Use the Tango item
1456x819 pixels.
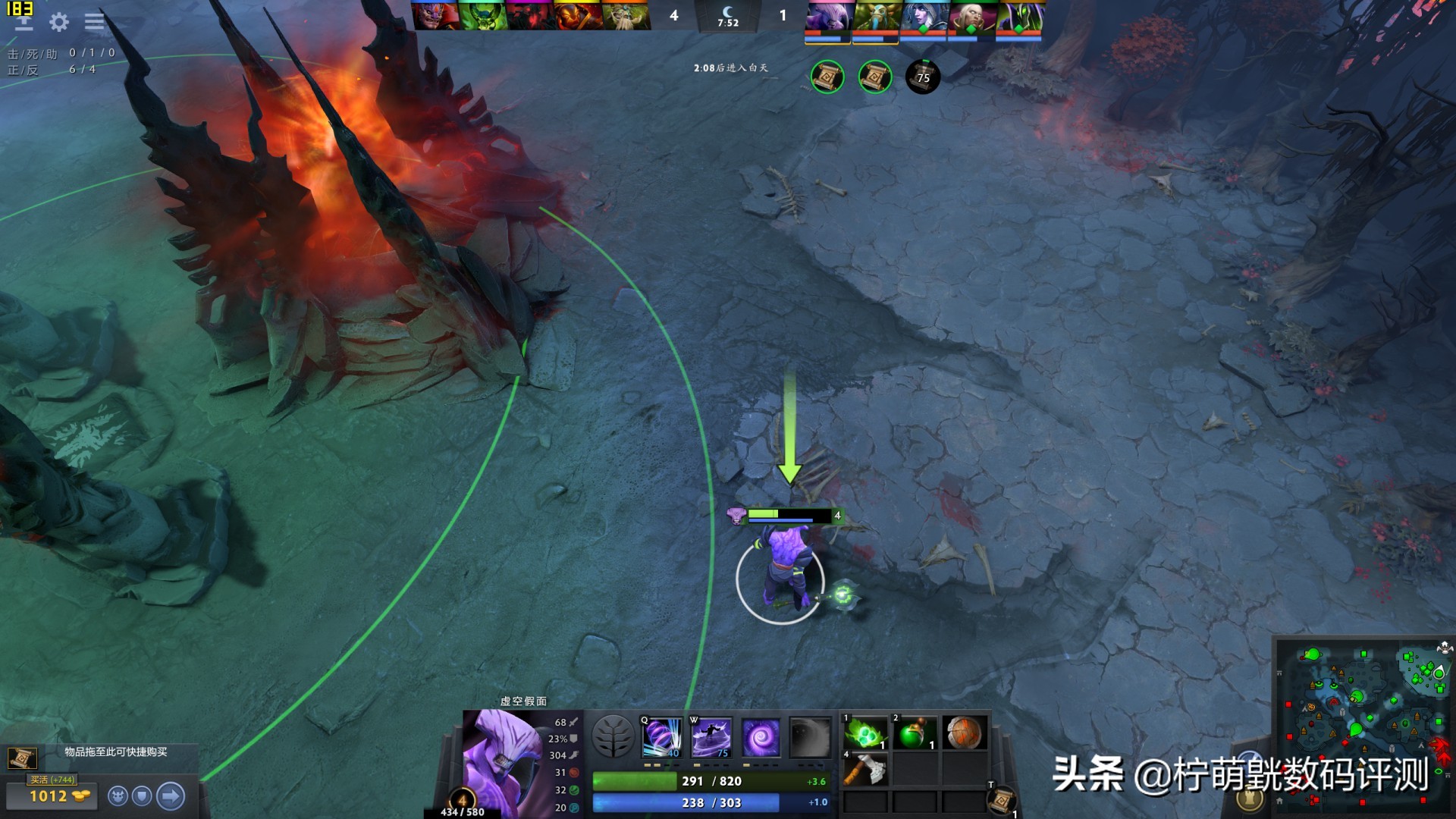click(x=865, y=733)
